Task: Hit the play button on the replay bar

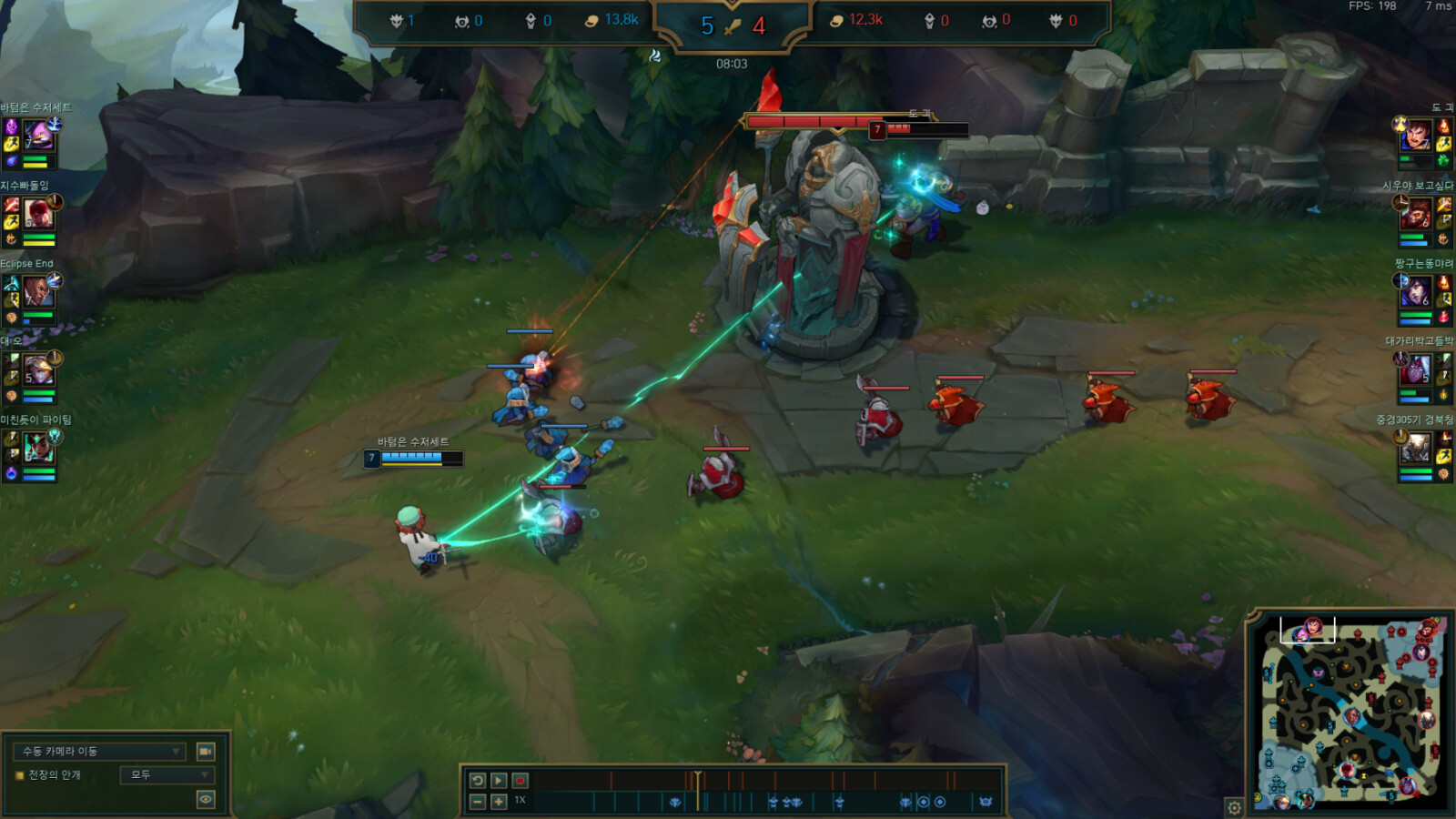Action: coord(499,781)
